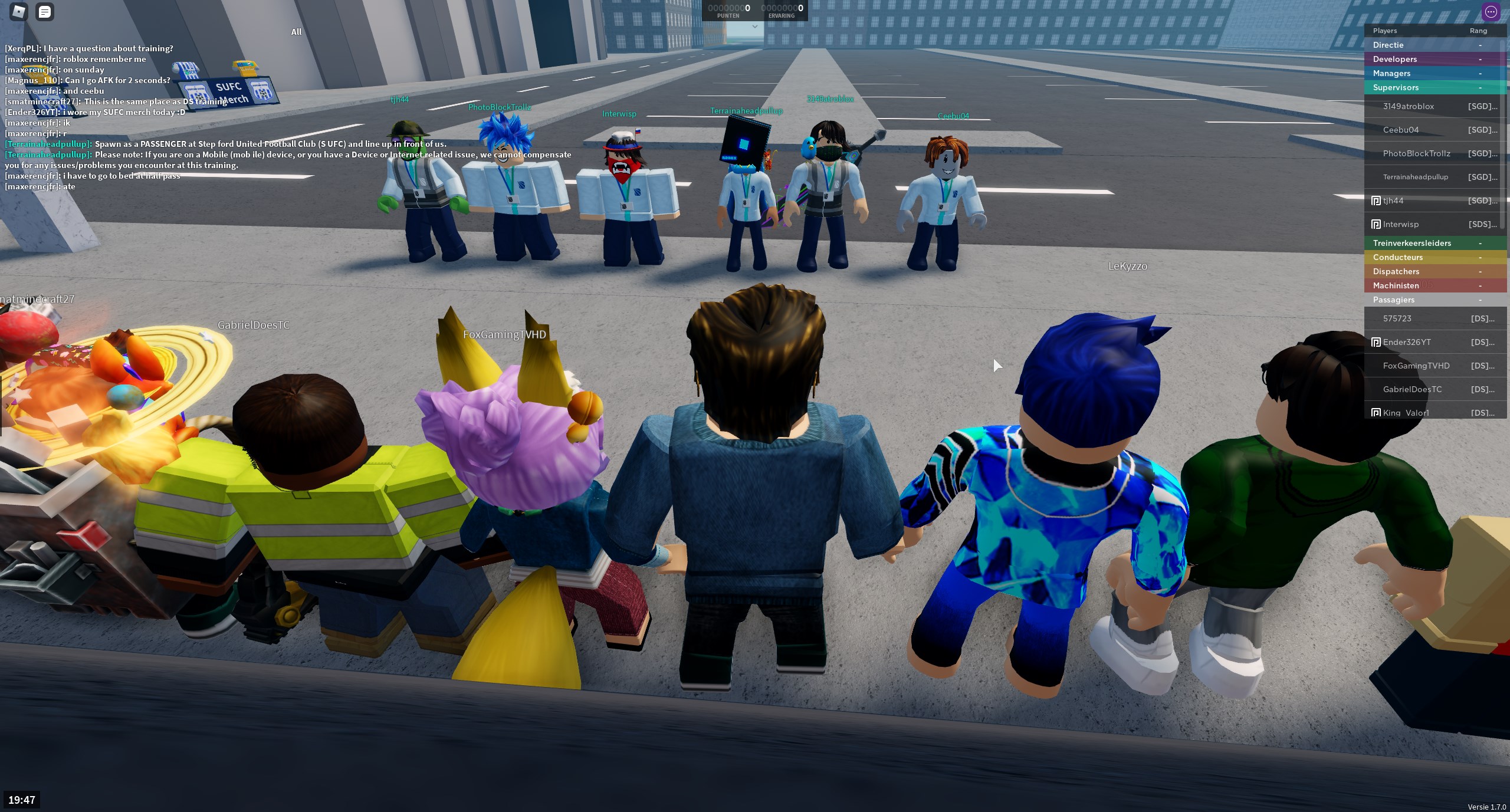1510x812 pixels.
Task: Choose PhotoBlockTrollz from the player list
Action: tap(1416, 153)
